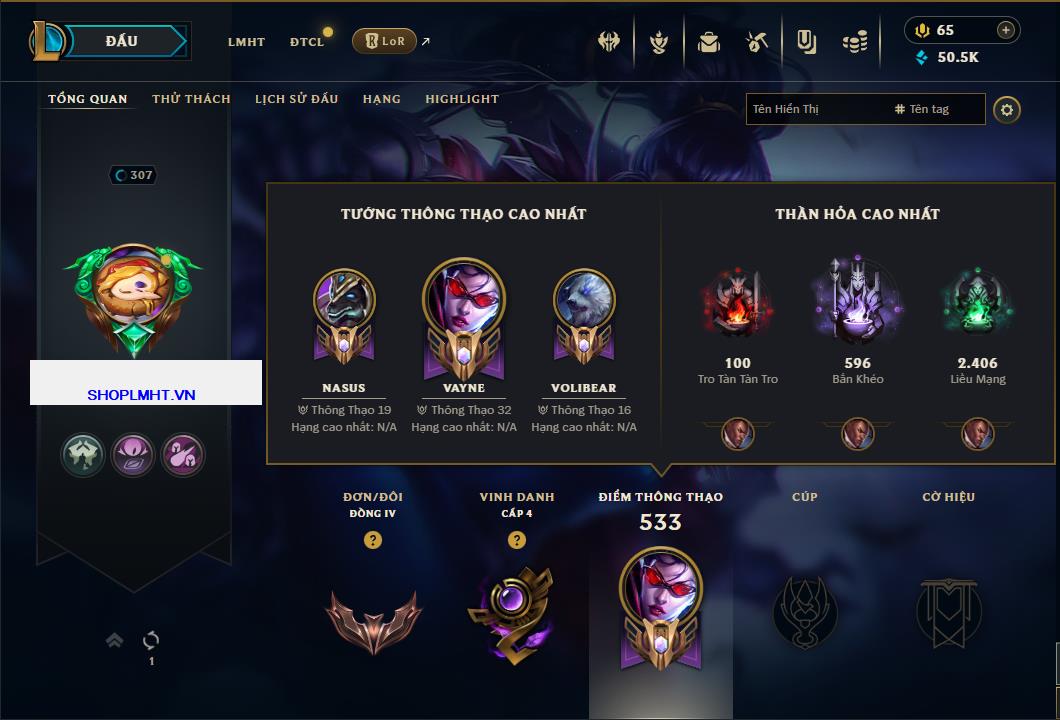Add RP with the plus button
This screenshot has height=720, width=1060.
tap(1006, 30)
